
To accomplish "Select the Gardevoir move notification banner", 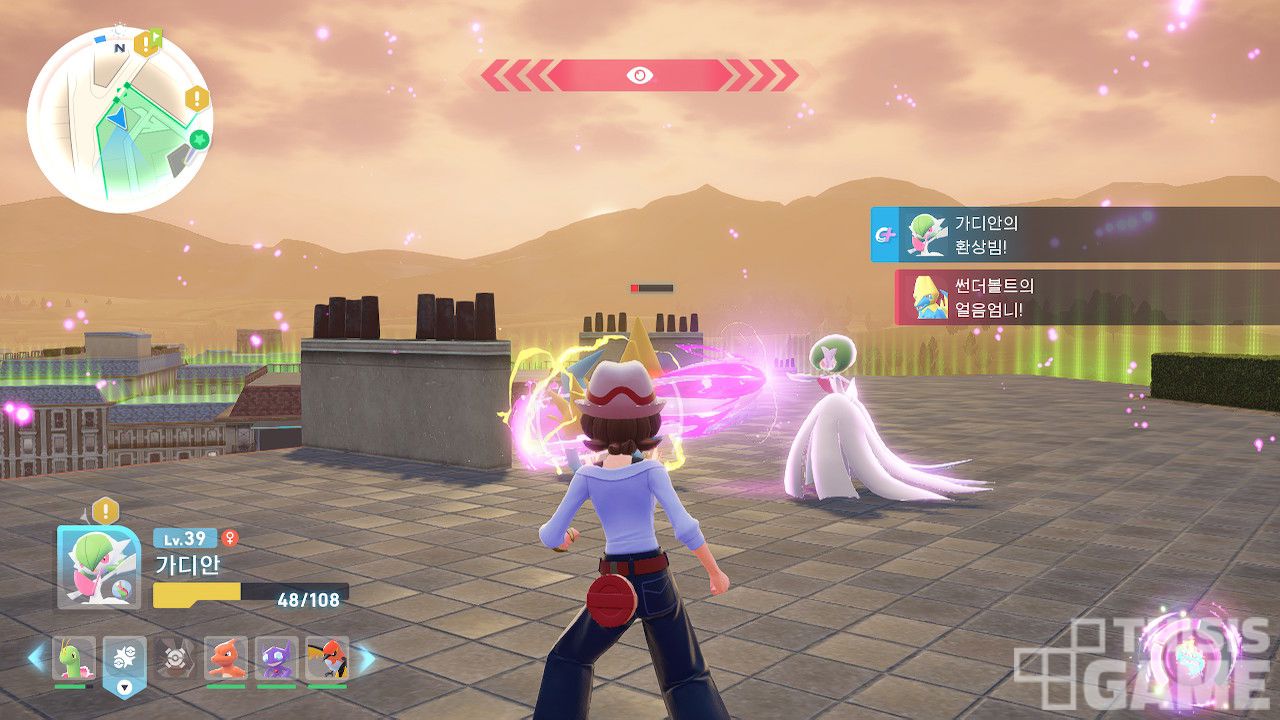I will 1075,235.
